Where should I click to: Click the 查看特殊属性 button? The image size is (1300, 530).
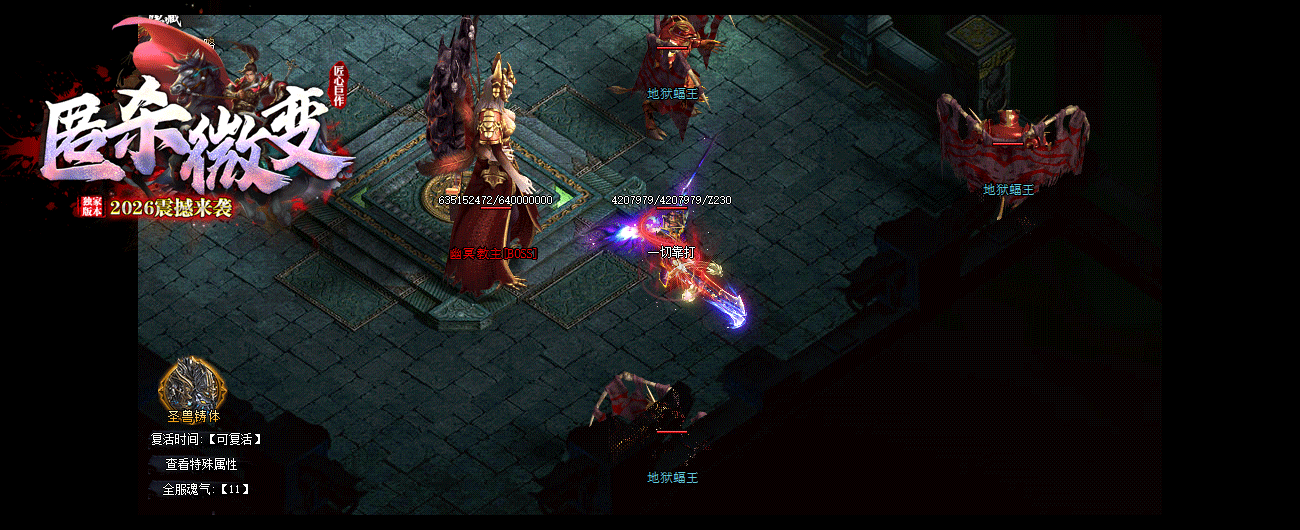tap(201, 464)
